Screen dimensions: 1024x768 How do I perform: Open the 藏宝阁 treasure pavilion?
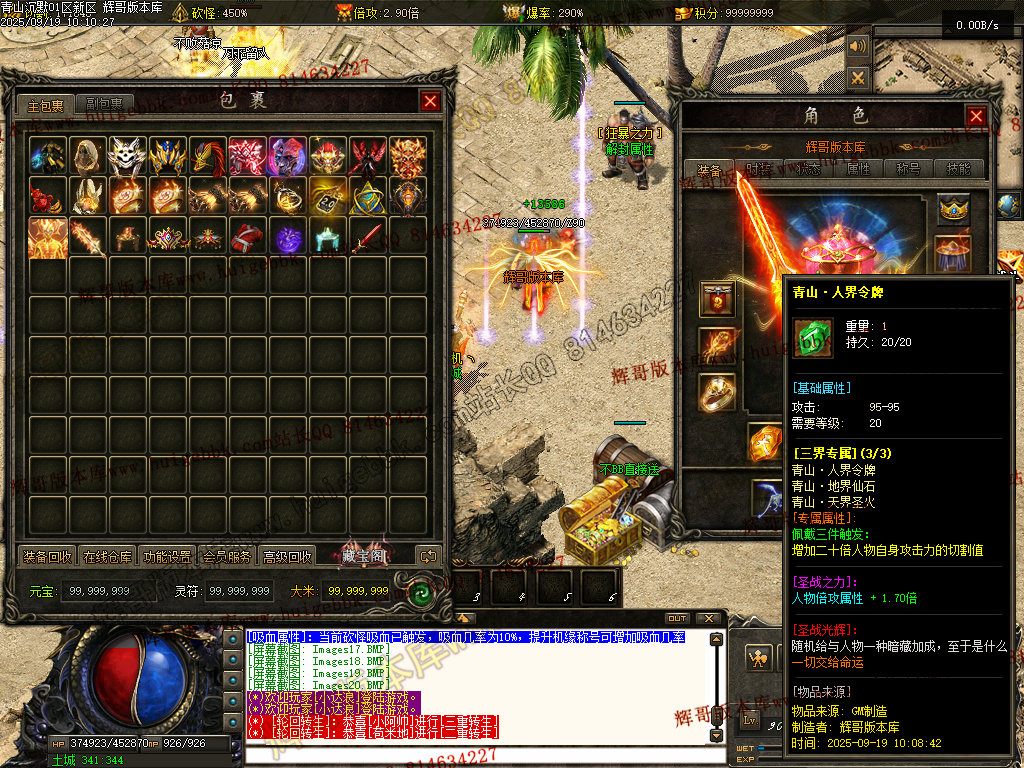pos(362,556)
